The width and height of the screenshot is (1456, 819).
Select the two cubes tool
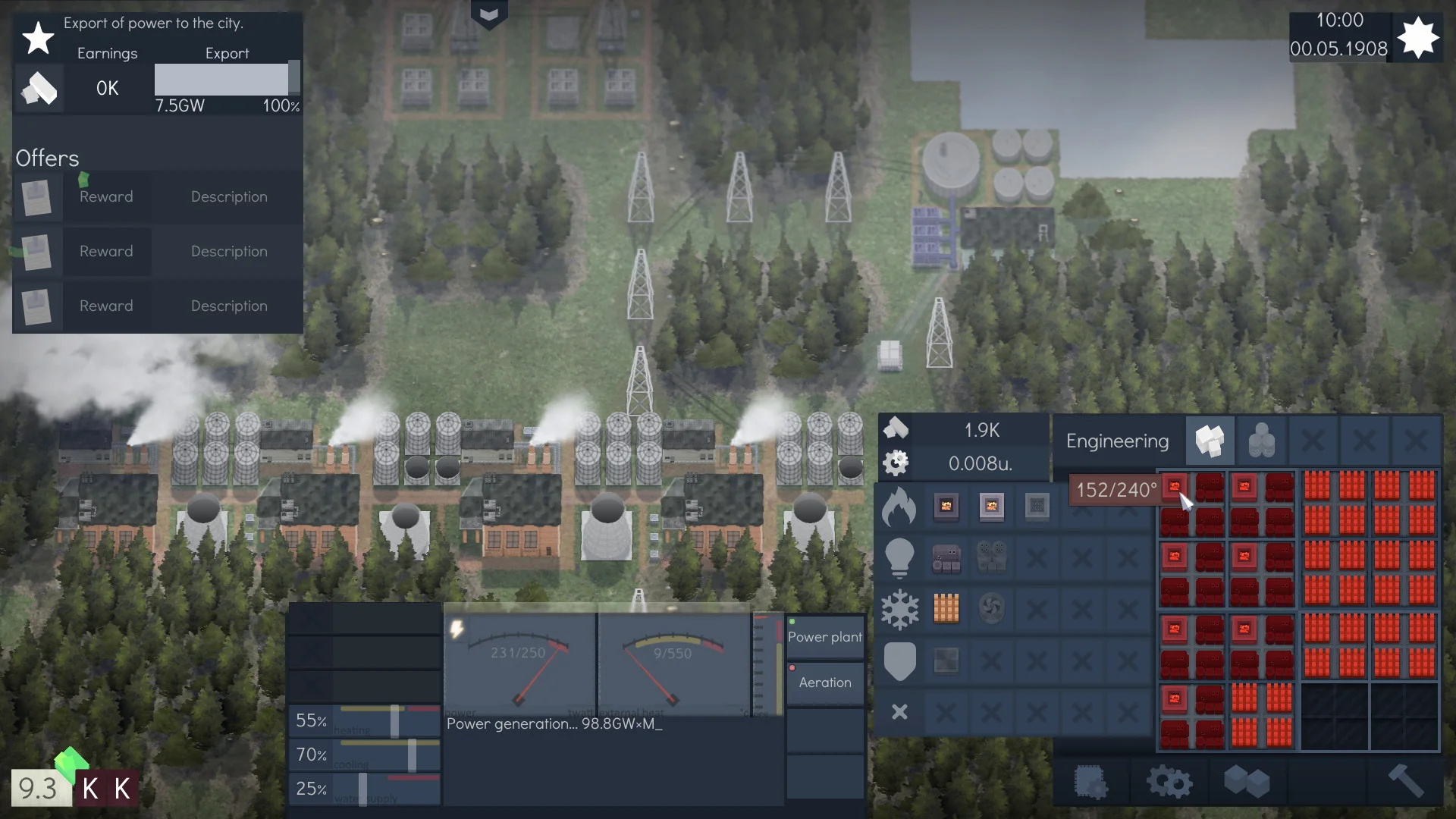(1246, 781)
